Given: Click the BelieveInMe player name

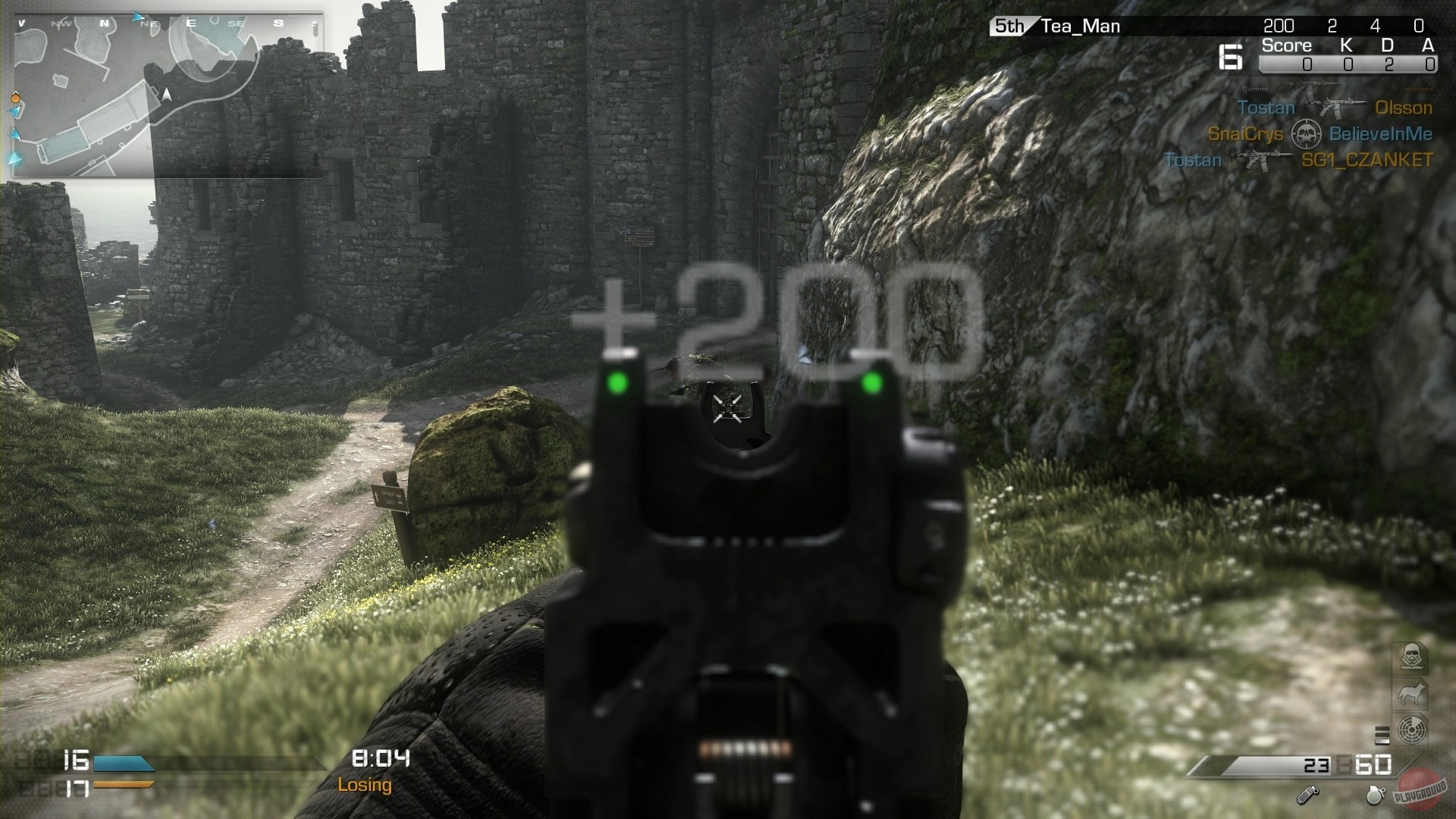Looking at the screenshot, I should click(x=1380, y=133).
